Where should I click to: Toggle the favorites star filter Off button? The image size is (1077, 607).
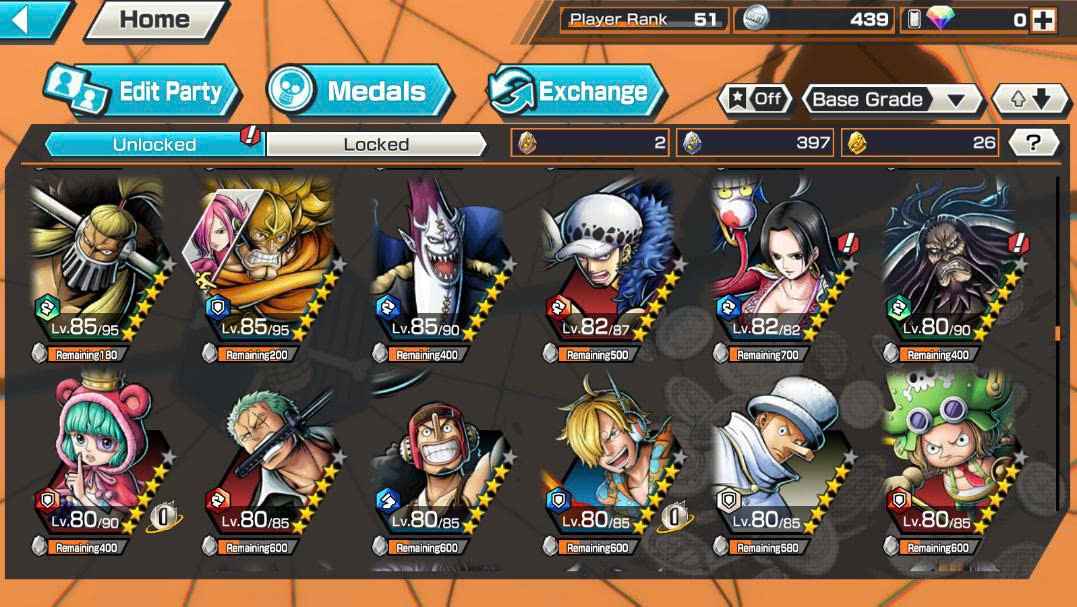(755, 99)
